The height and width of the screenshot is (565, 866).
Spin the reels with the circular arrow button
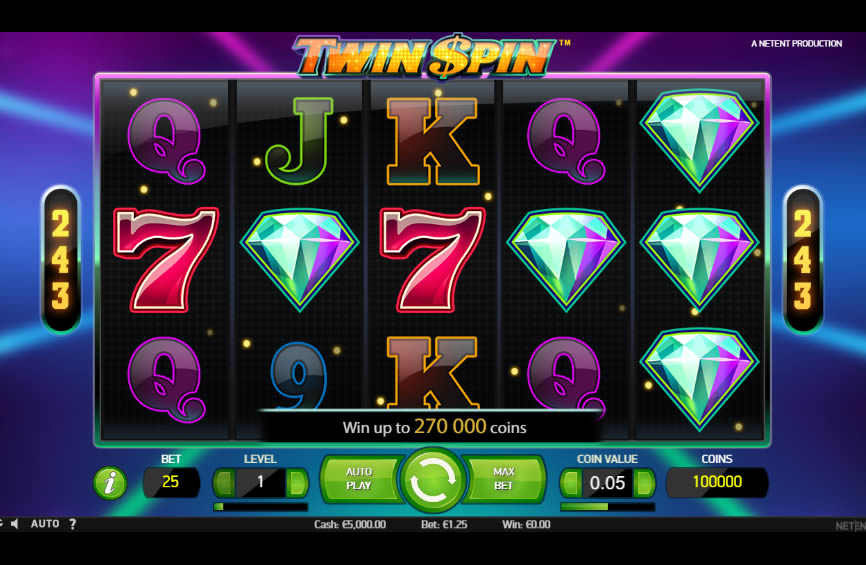pyautogui.click(x=432, y=481)
